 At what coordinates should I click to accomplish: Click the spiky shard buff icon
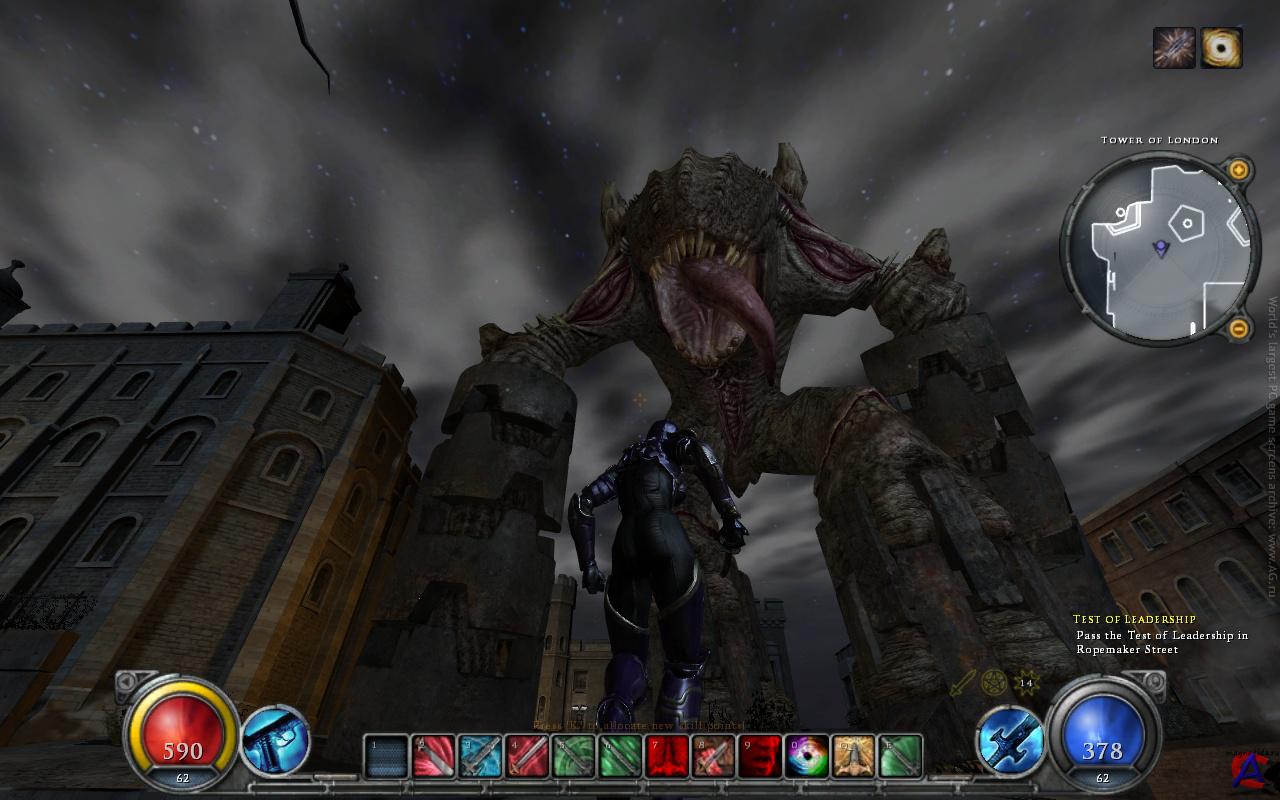pos(1174,48)
